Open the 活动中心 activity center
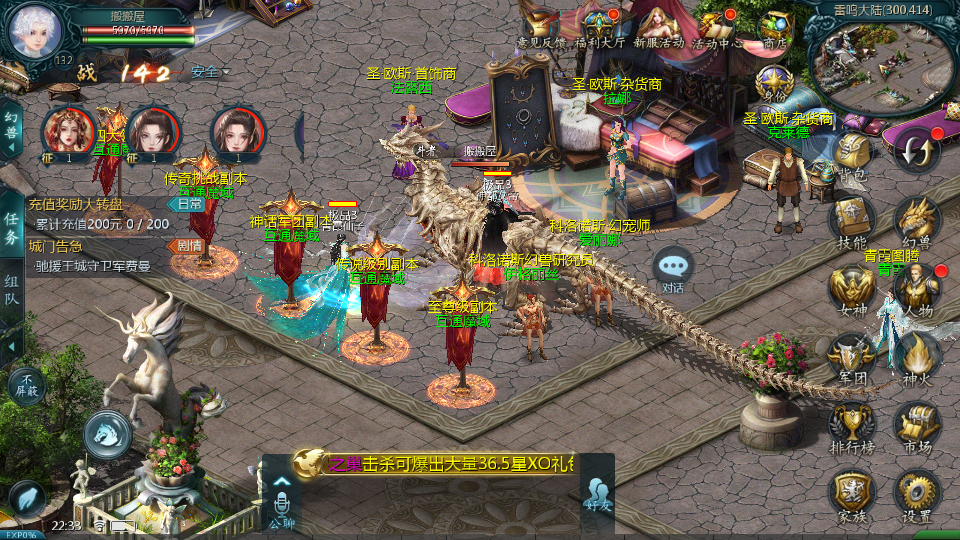The width and height of the screenshot is (960, 540). [x=716, y=26]
